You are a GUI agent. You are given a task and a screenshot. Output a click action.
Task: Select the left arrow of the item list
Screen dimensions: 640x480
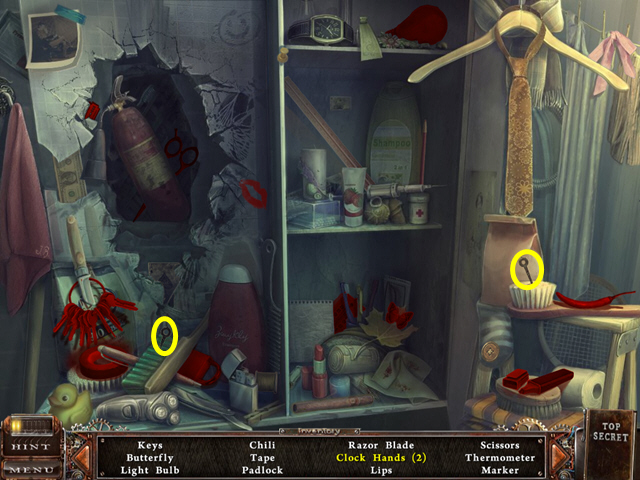coord(80,455)
